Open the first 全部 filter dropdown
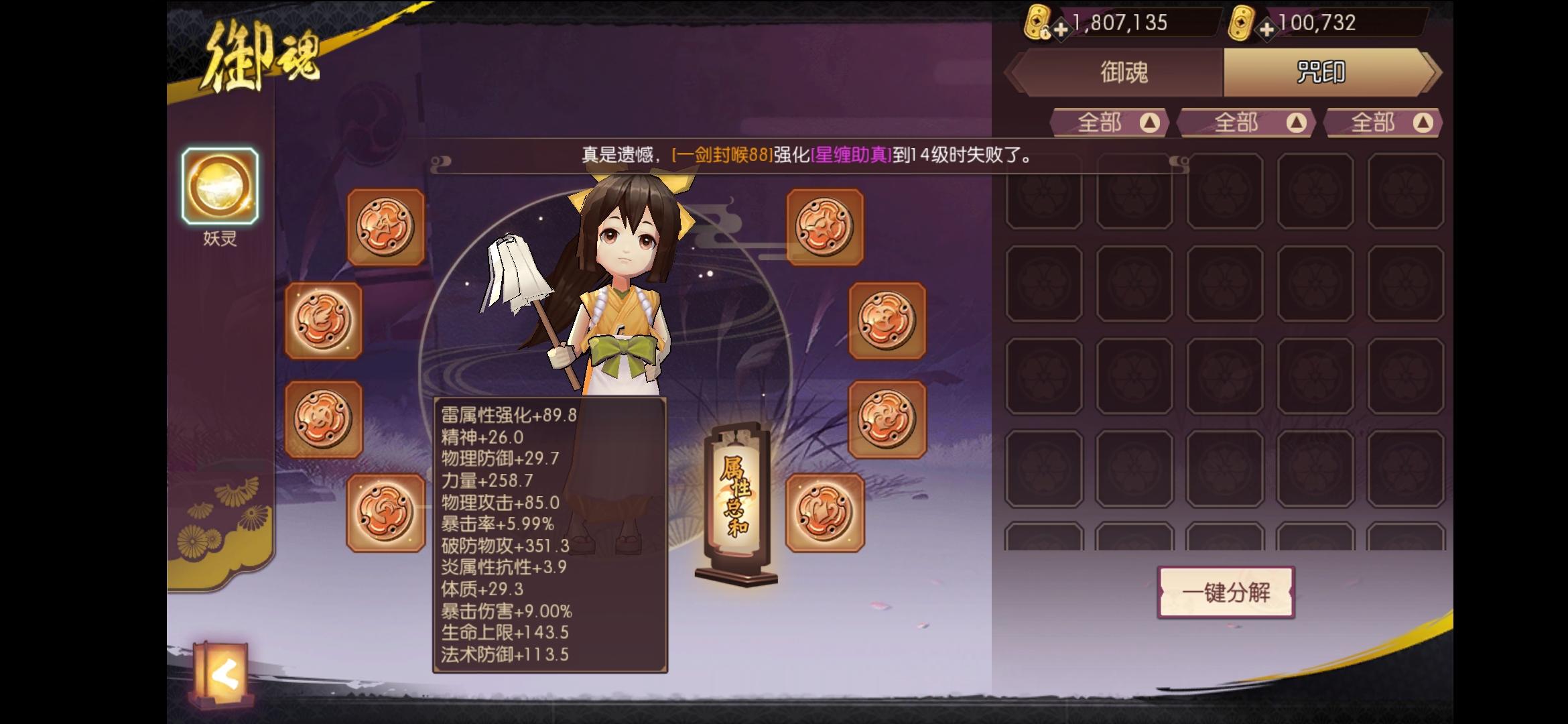1568x724 pixels. (x=1109, y=123)
